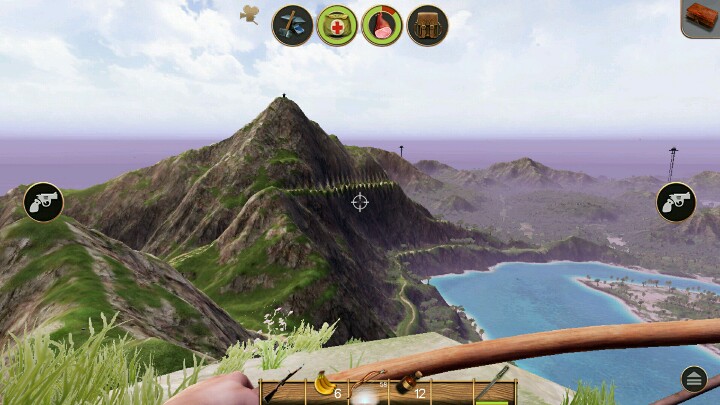This screenshot has height=405, width=720.
Task: Open the wooden chest in the corner
Action: (701, 17)
